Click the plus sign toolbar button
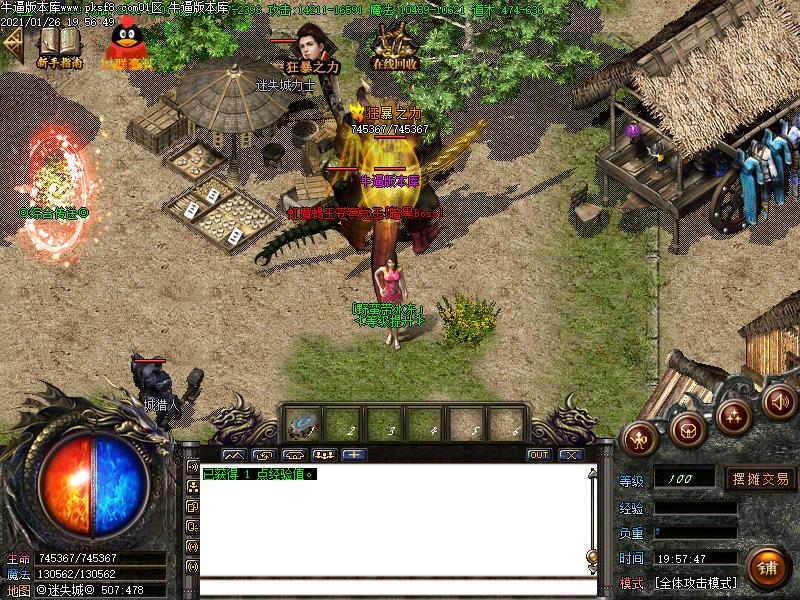 coord(355,454)
